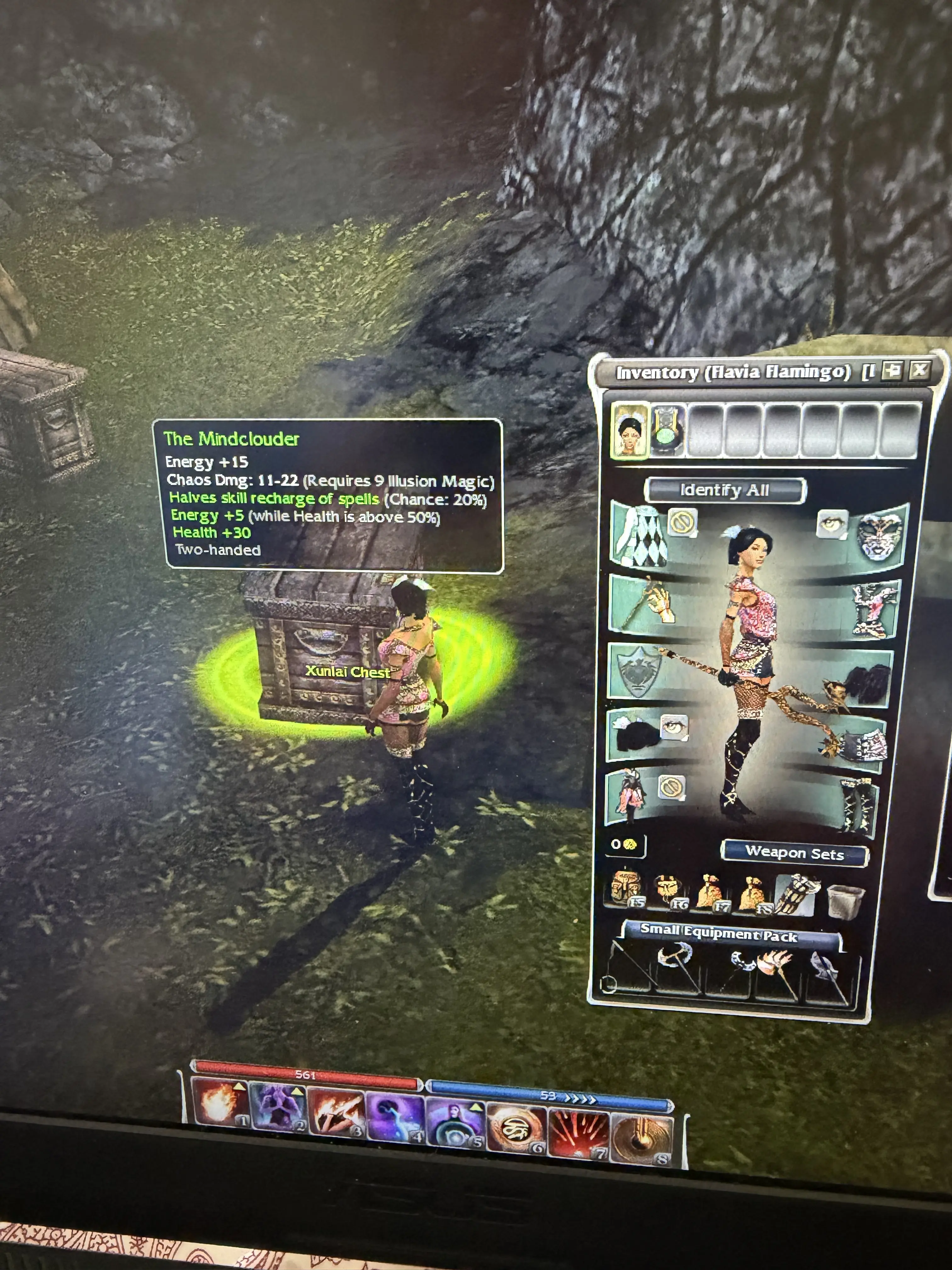
Task: Open the bag labeled F7
Action: pos(711,893)
